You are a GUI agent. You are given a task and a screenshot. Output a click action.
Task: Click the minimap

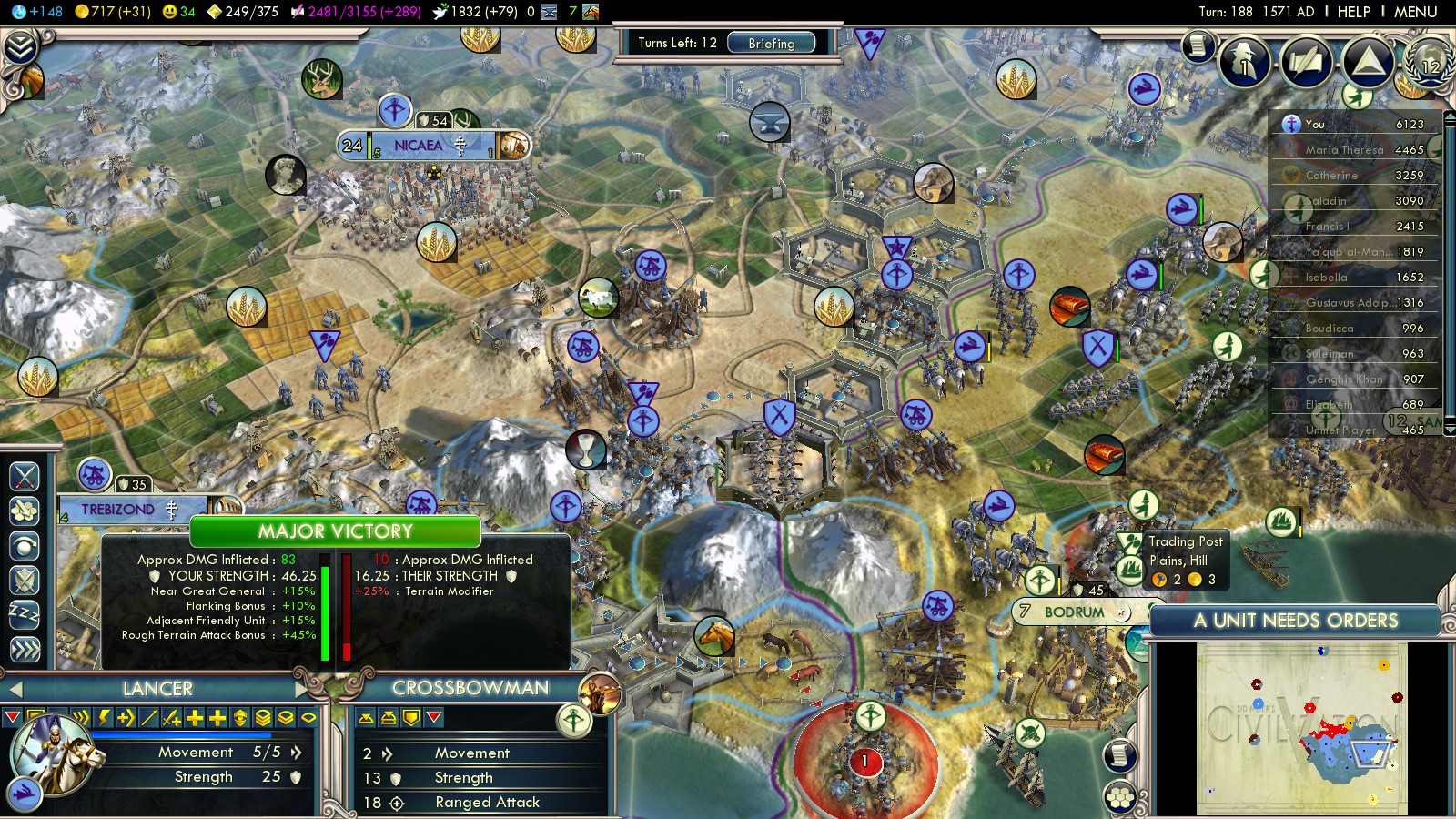click(x=1301, y=728)
